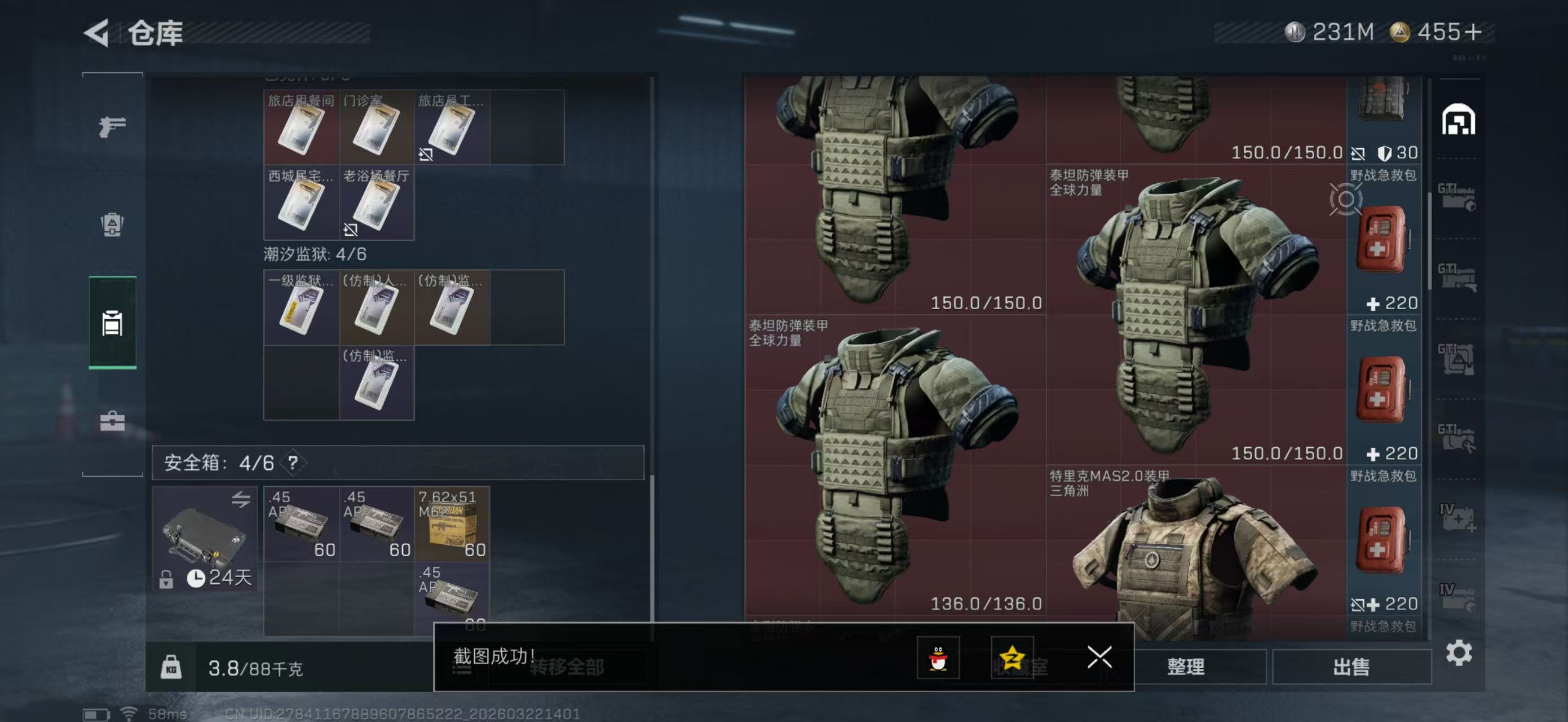
Task: Share screenshot to QZone star icon
Action: 1012,658
